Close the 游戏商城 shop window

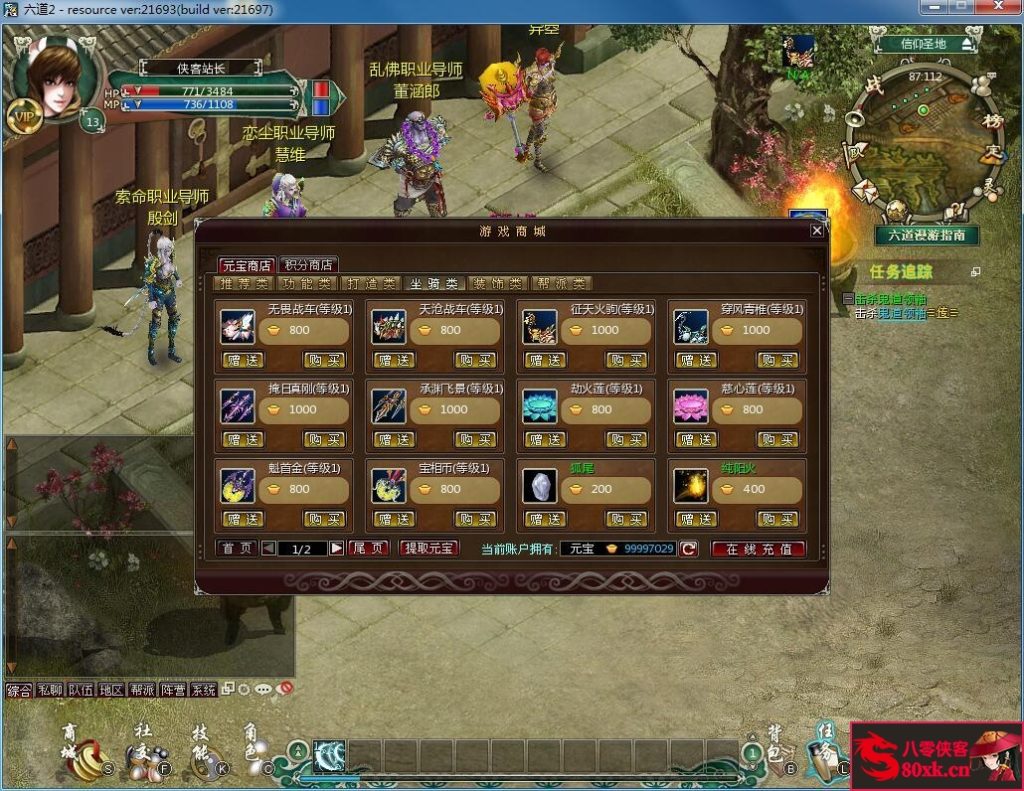coord(817,230)
